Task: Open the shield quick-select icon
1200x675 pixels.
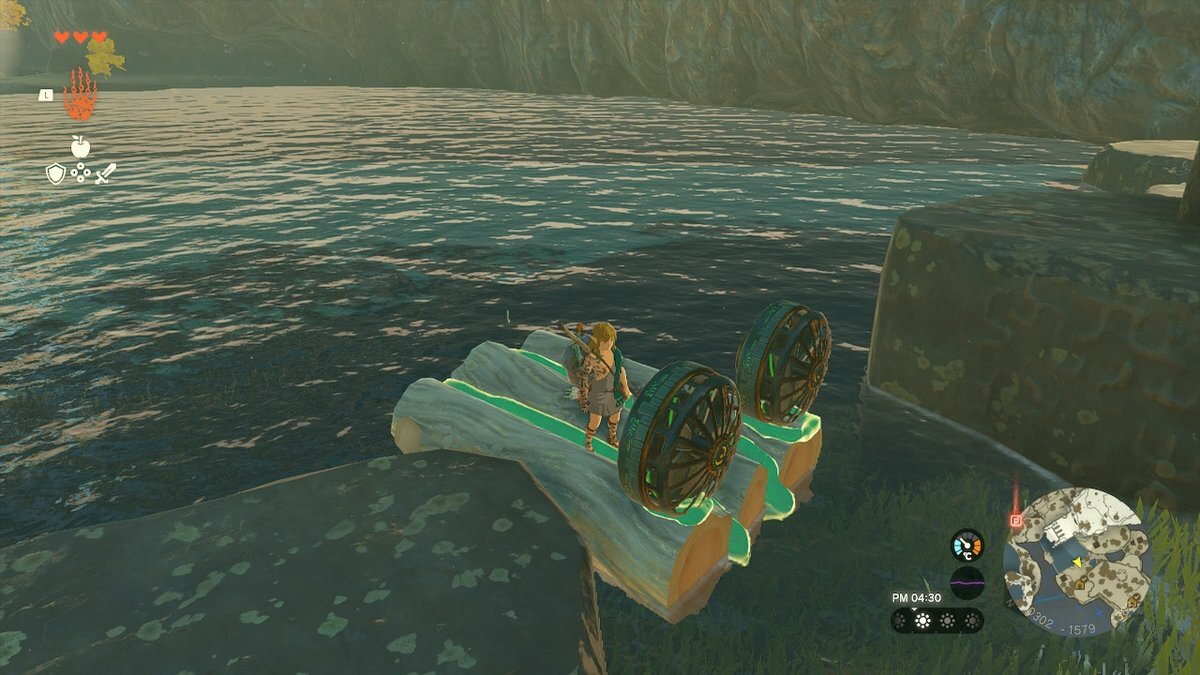Action: [x=56, y=174]
